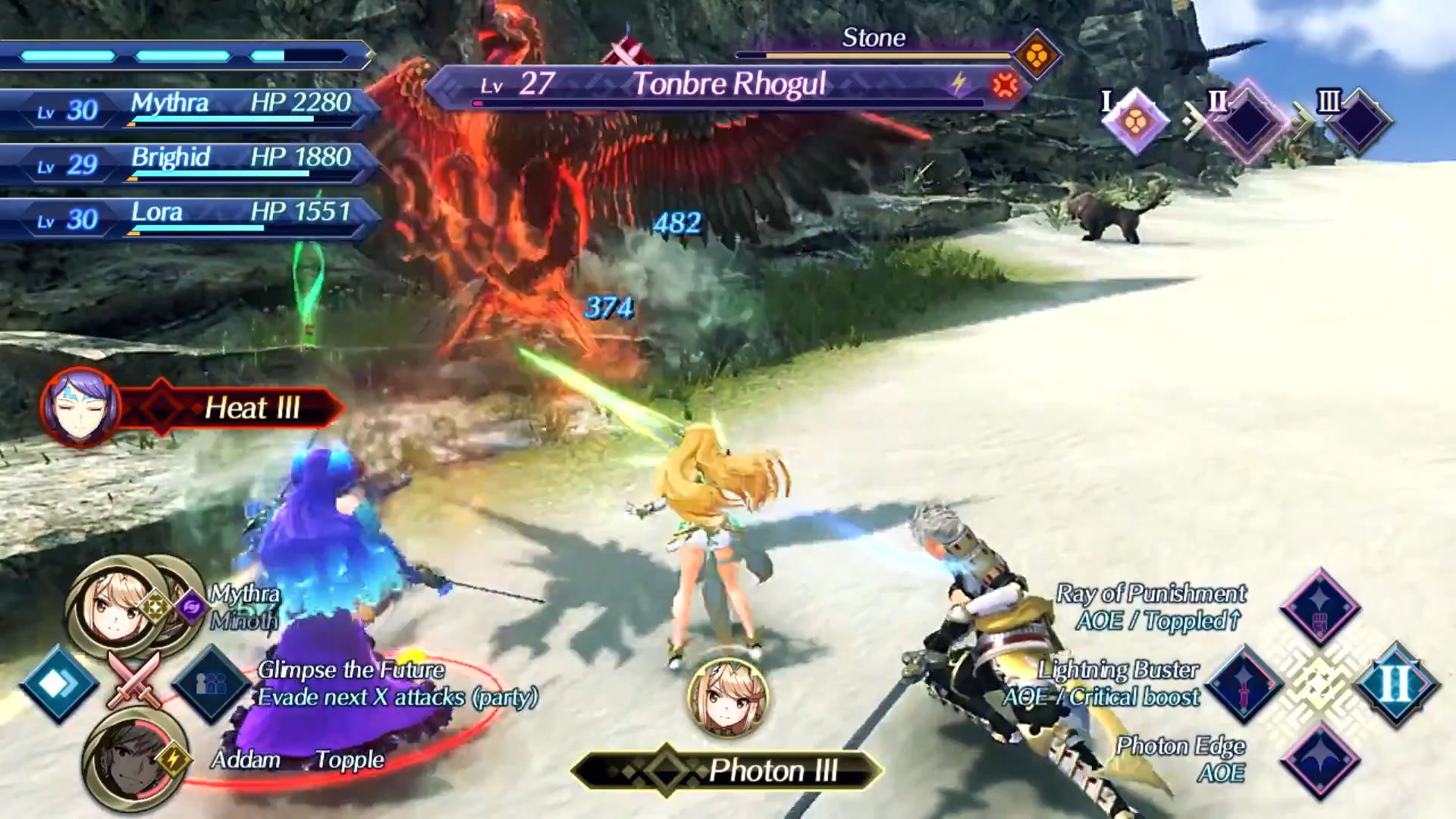Viewport: 1456px width, 819px height.
Task: Unleash the level II special
Action: (1396, 684)
